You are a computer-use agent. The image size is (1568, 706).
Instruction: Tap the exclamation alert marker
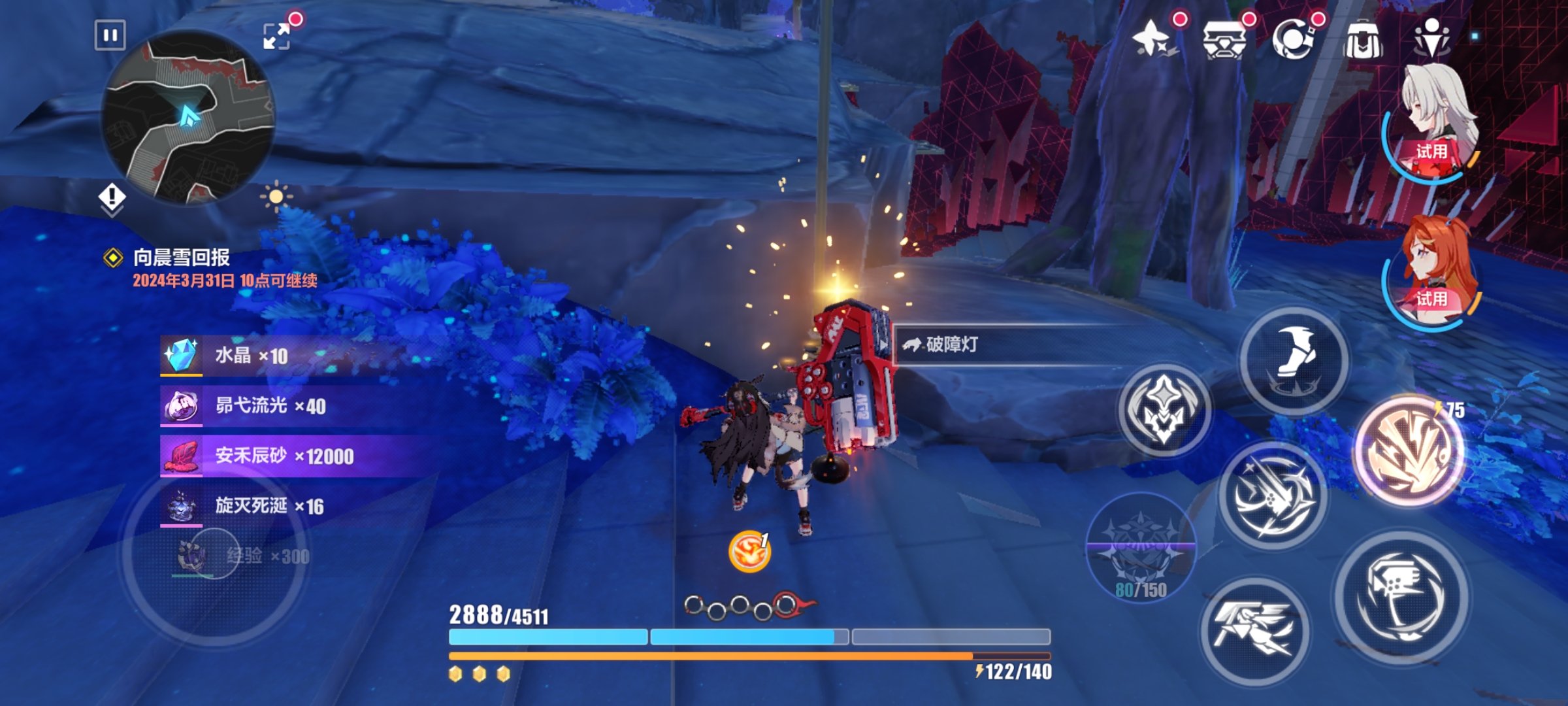click(112, 197)
